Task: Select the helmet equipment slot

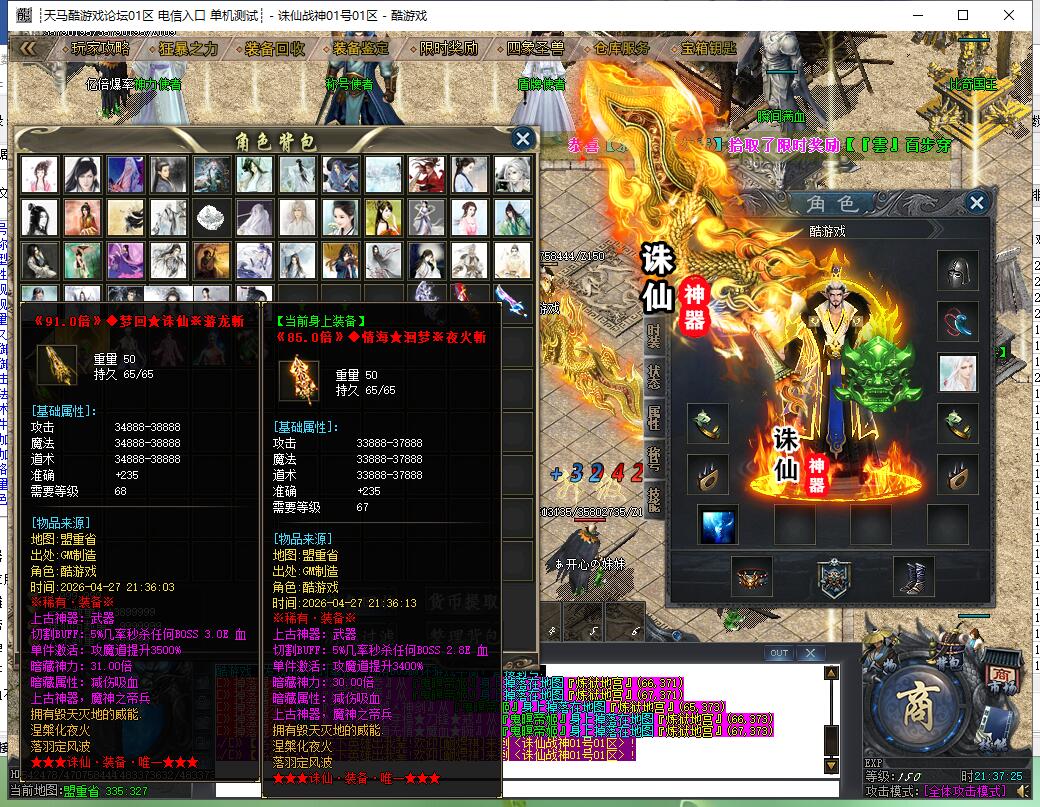Action: tap(957, 270)
